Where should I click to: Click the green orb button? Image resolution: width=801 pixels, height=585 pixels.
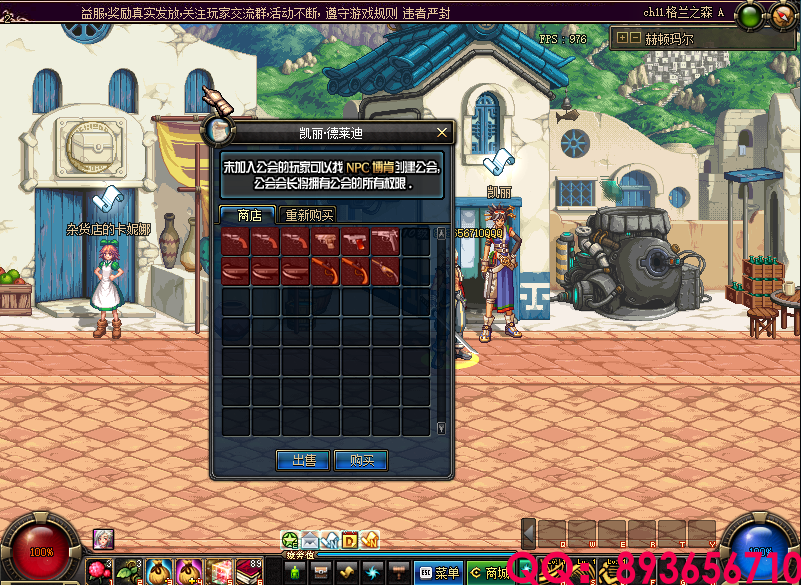pos(749,15)
